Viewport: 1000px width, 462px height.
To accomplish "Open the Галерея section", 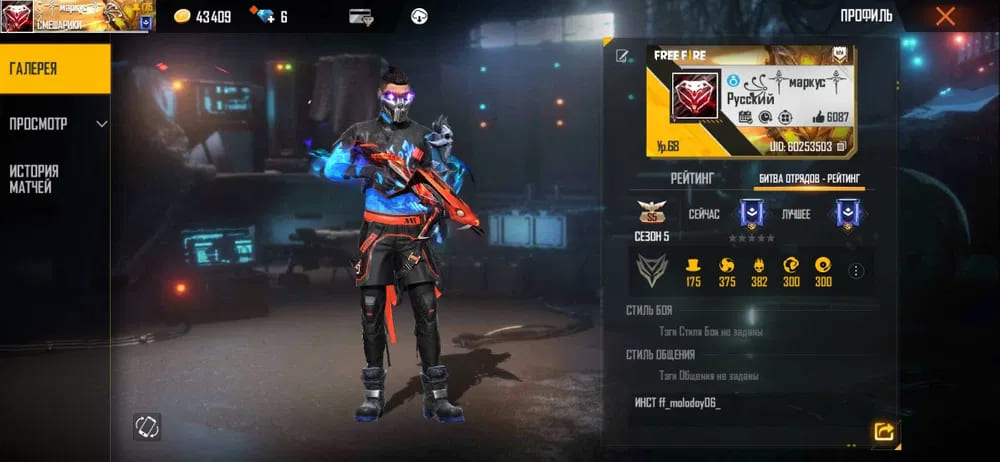I will point(54,69).
